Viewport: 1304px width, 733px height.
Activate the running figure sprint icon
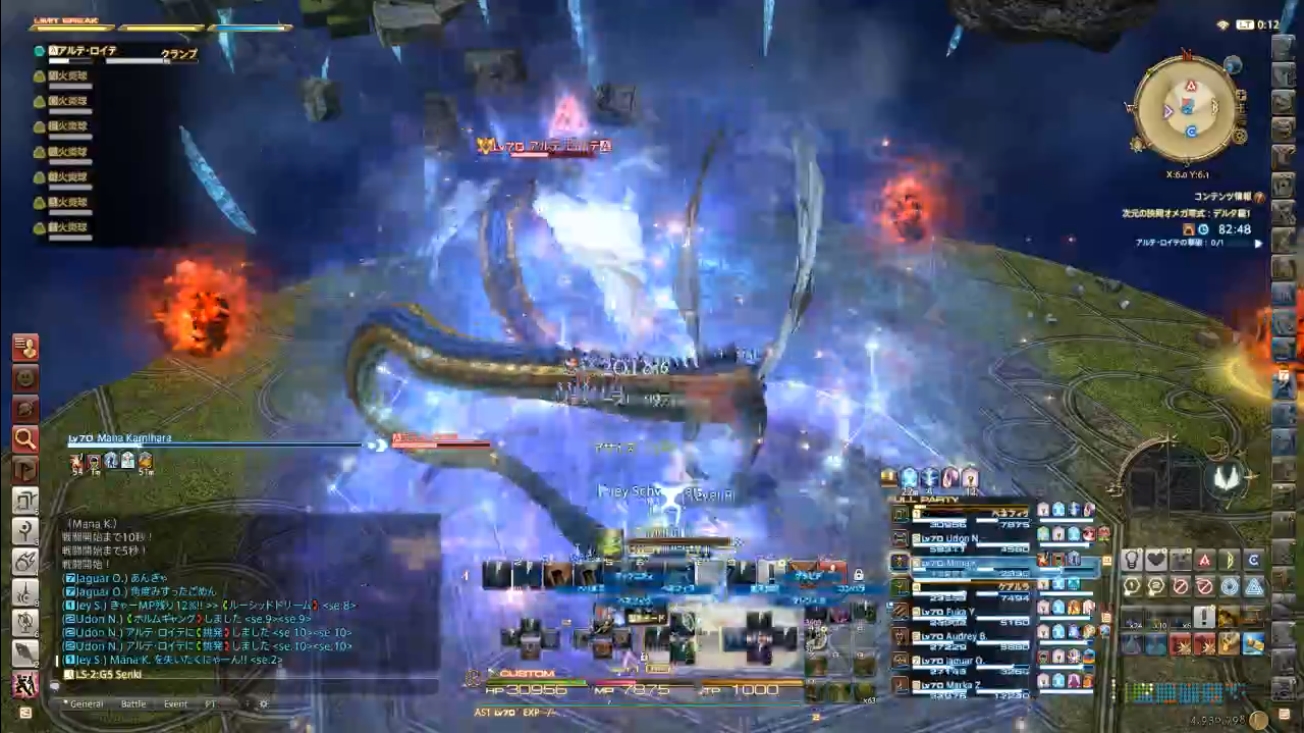coord(25,685)
